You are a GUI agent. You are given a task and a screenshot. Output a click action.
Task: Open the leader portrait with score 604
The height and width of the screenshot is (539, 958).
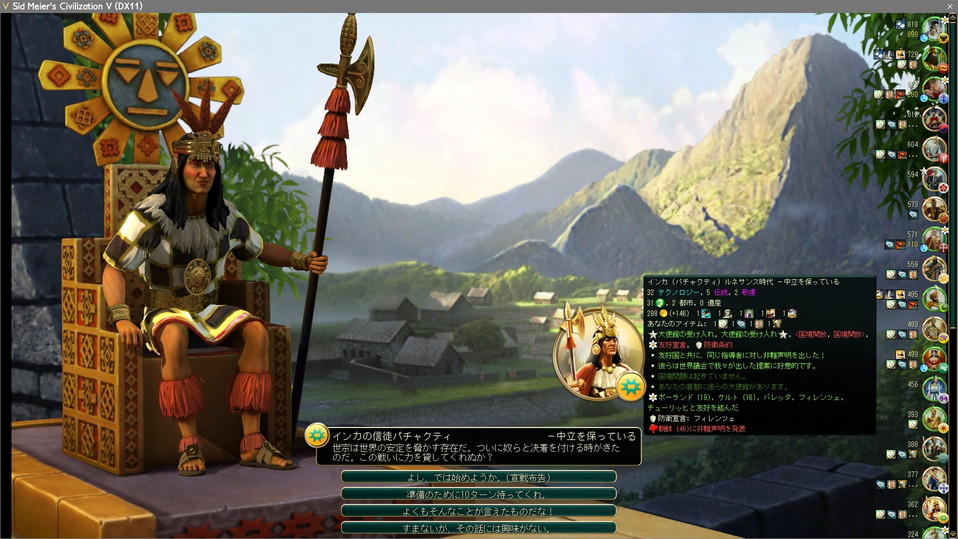coord(934,149)
